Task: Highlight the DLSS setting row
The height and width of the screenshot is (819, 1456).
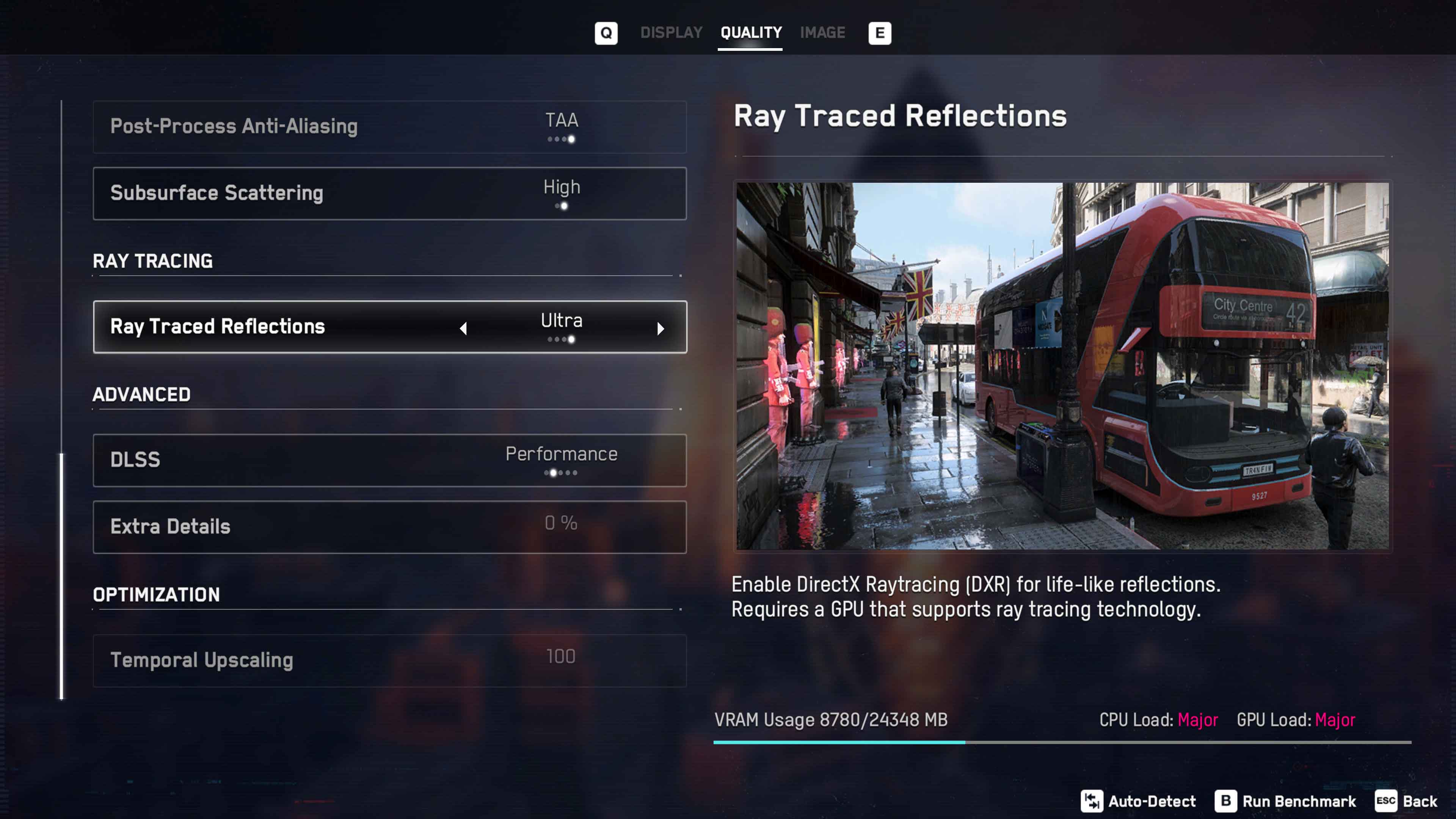Action: pyautogui.click(x=389, y=460)
